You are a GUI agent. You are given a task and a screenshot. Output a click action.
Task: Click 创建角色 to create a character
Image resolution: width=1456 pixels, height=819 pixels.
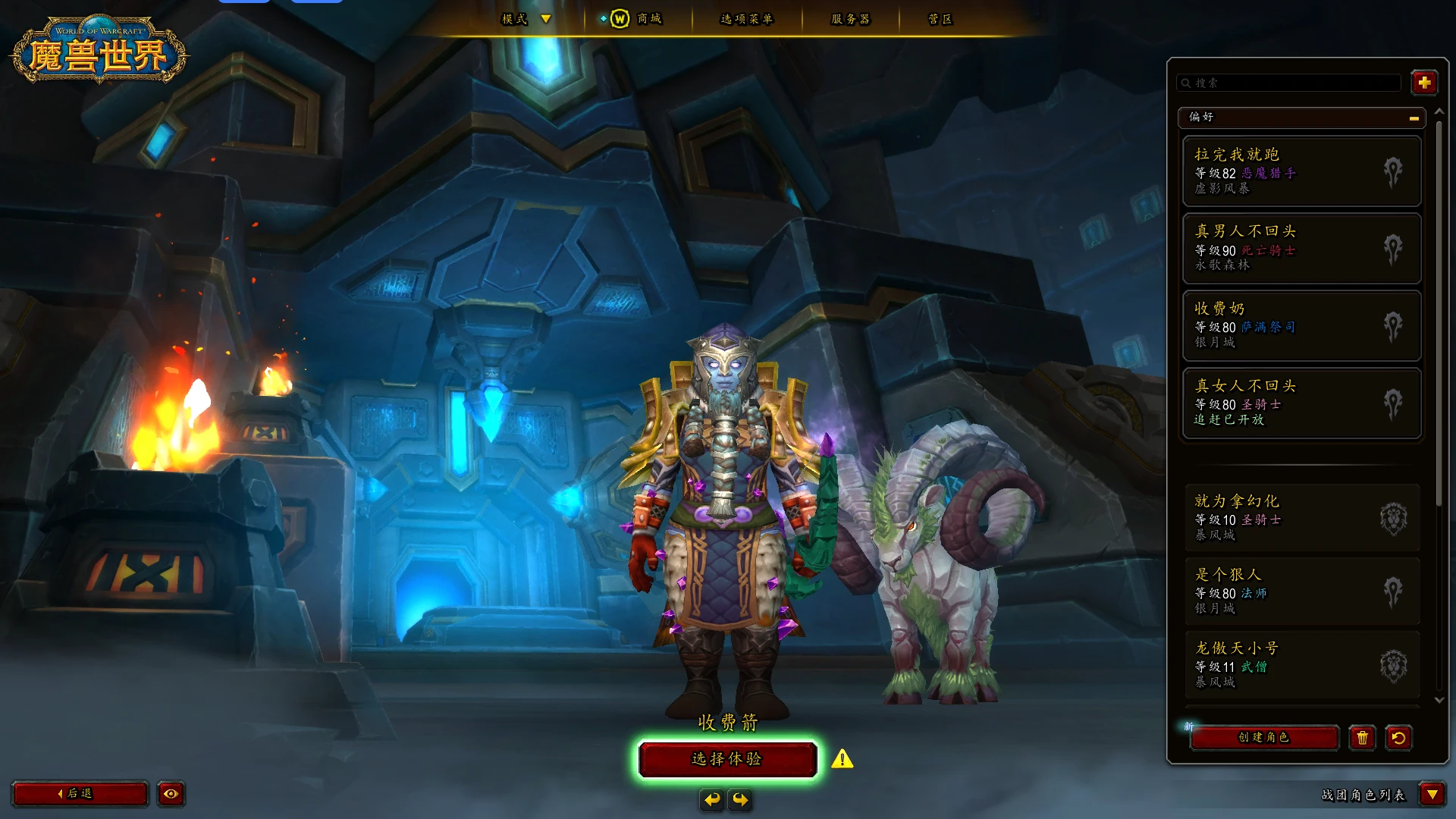tap(1263, 737)
